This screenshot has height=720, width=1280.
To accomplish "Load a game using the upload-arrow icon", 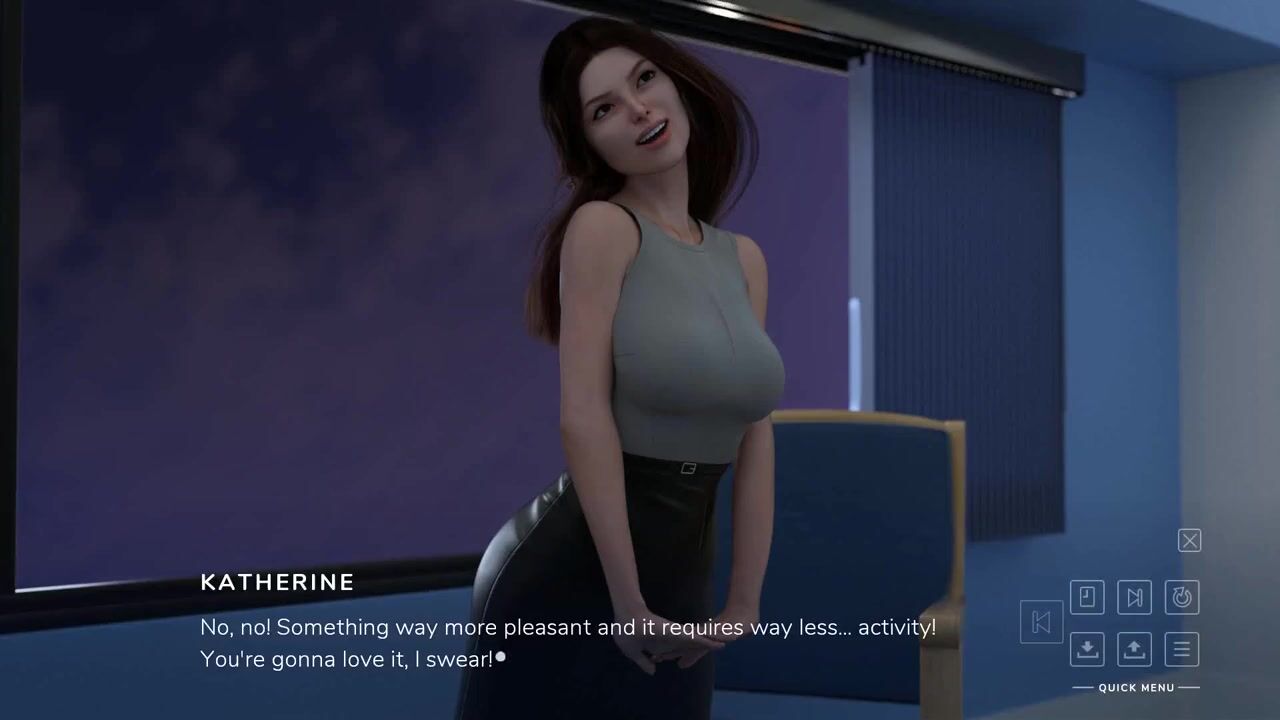I will [x=1134, y=649].
